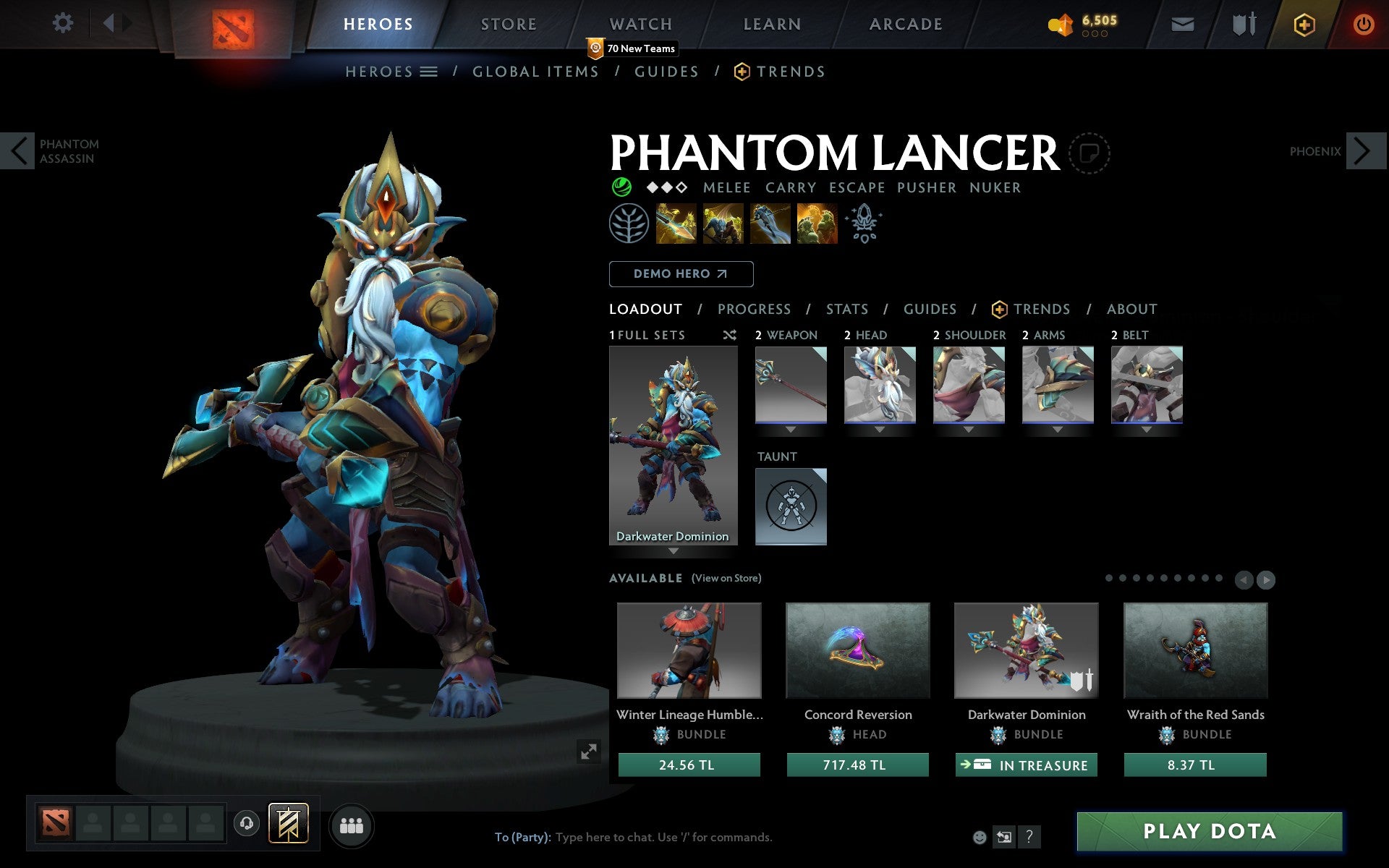Open the settings gear icon

[x=64, y=23]
